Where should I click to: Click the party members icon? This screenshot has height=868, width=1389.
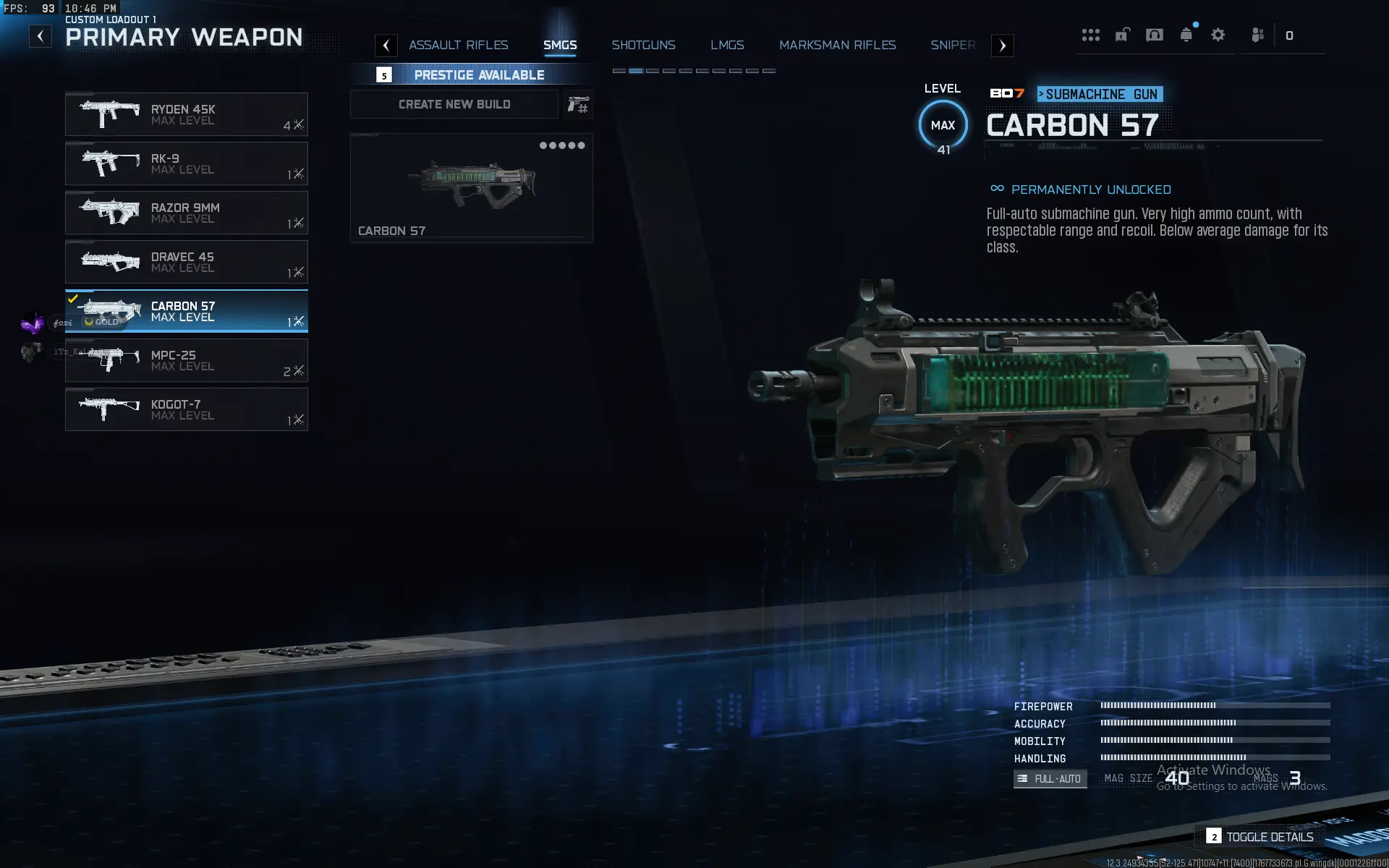[x=1257, y=35]
